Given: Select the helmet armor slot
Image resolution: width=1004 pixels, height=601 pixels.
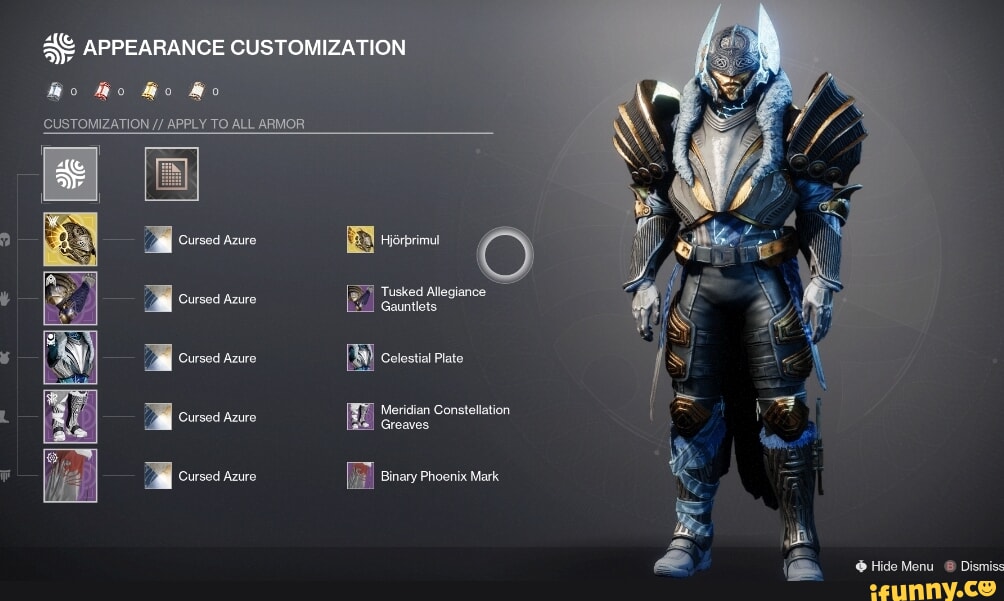Looking at the screenshot, I should coord(70,239).
